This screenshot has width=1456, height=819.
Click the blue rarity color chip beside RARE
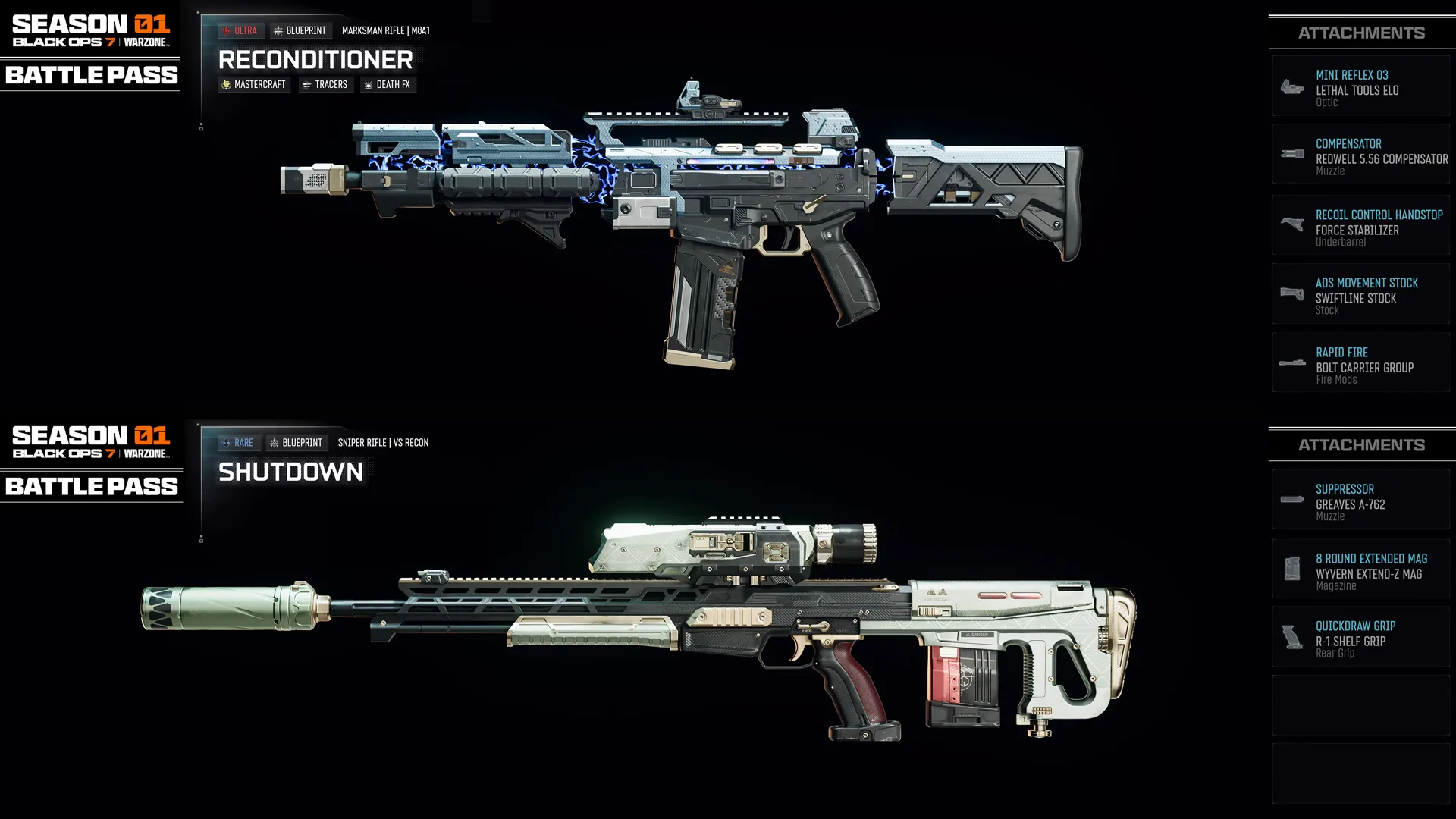click(224, 442)
